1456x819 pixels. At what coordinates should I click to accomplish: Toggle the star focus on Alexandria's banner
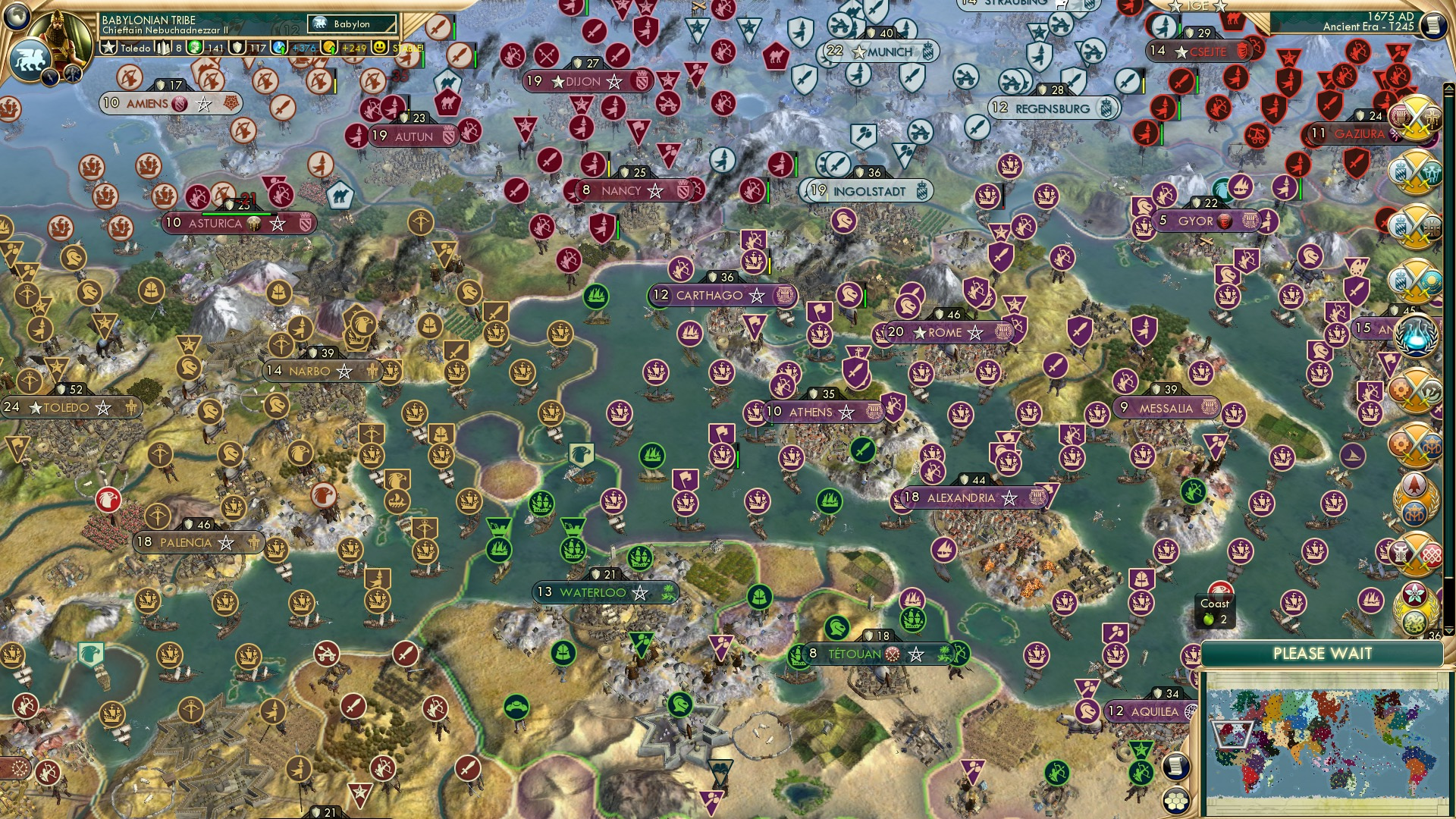pos(1009,499)
